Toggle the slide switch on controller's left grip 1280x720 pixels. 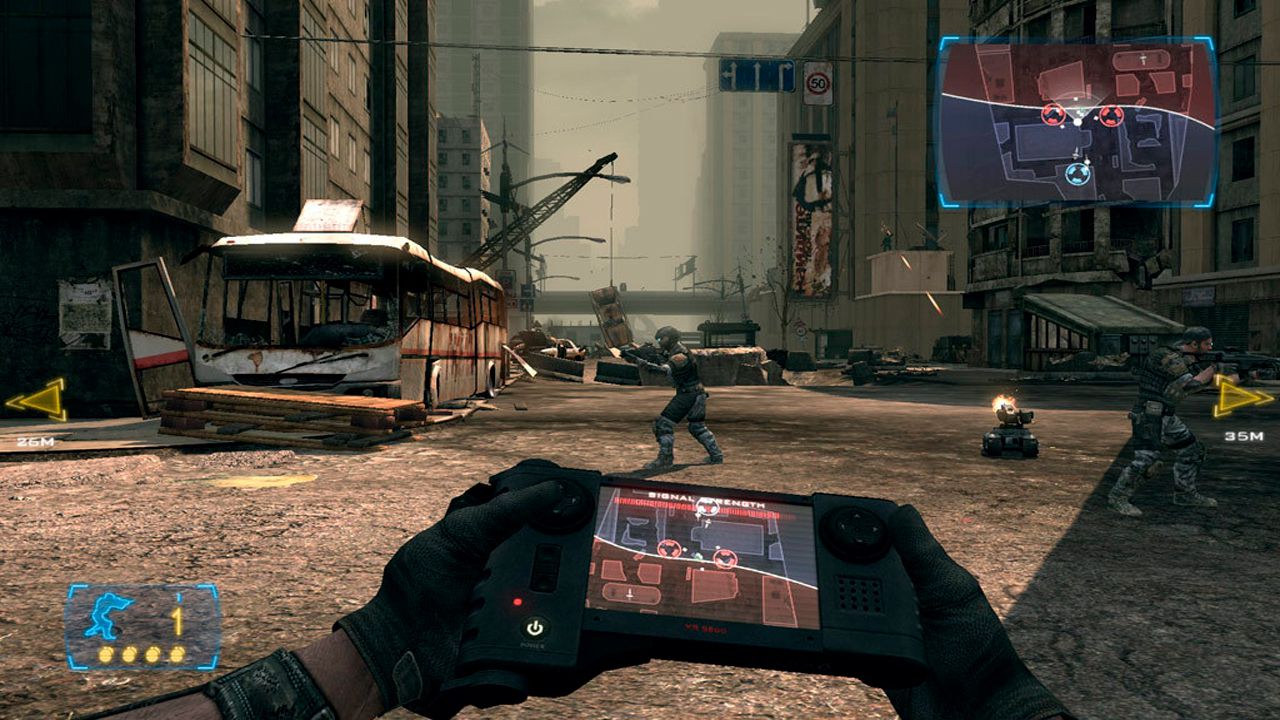pyautogui.click(x=546, y=567)
